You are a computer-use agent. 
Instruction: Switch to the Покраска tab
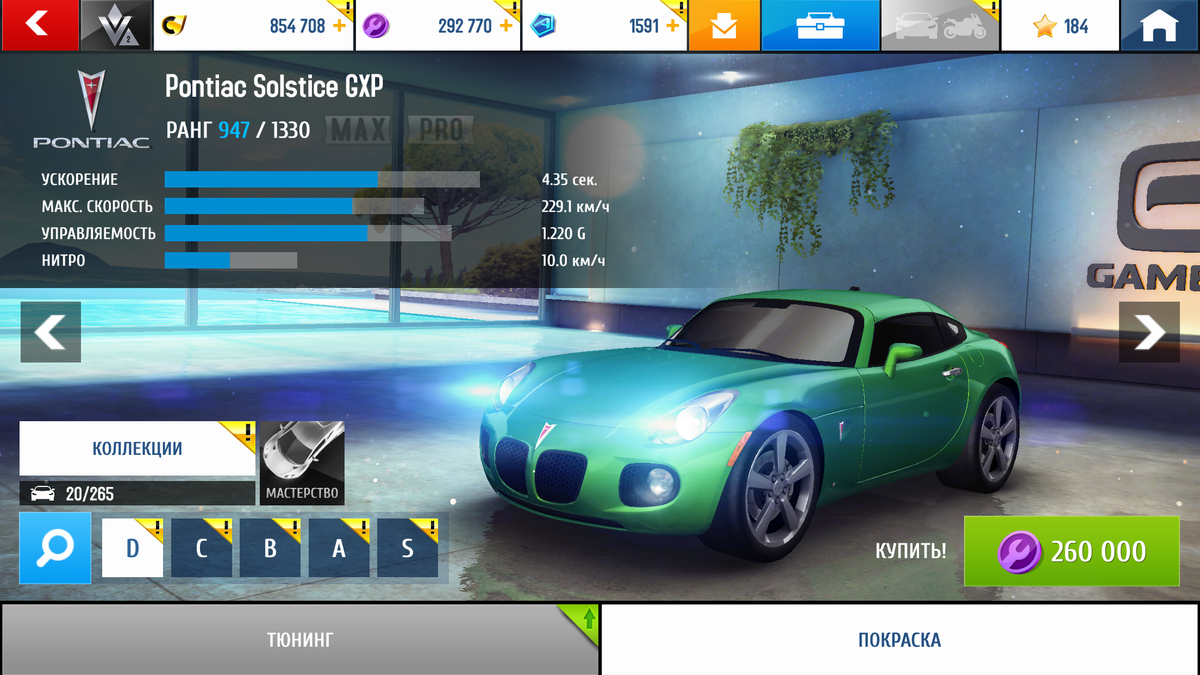click(899, 639)
